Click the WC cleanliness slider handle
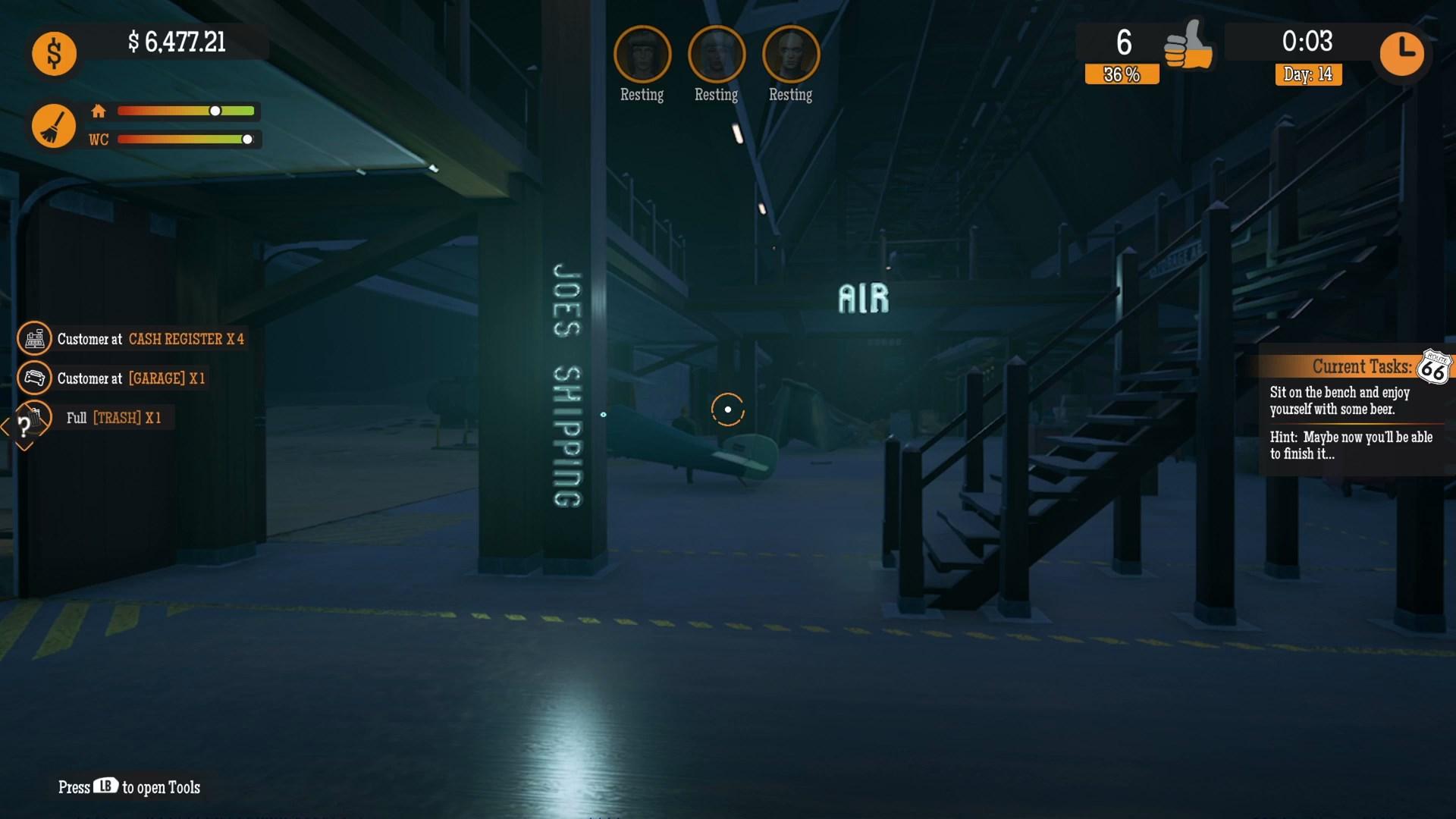The image size is (1456, 819). (x=249, y=139)
